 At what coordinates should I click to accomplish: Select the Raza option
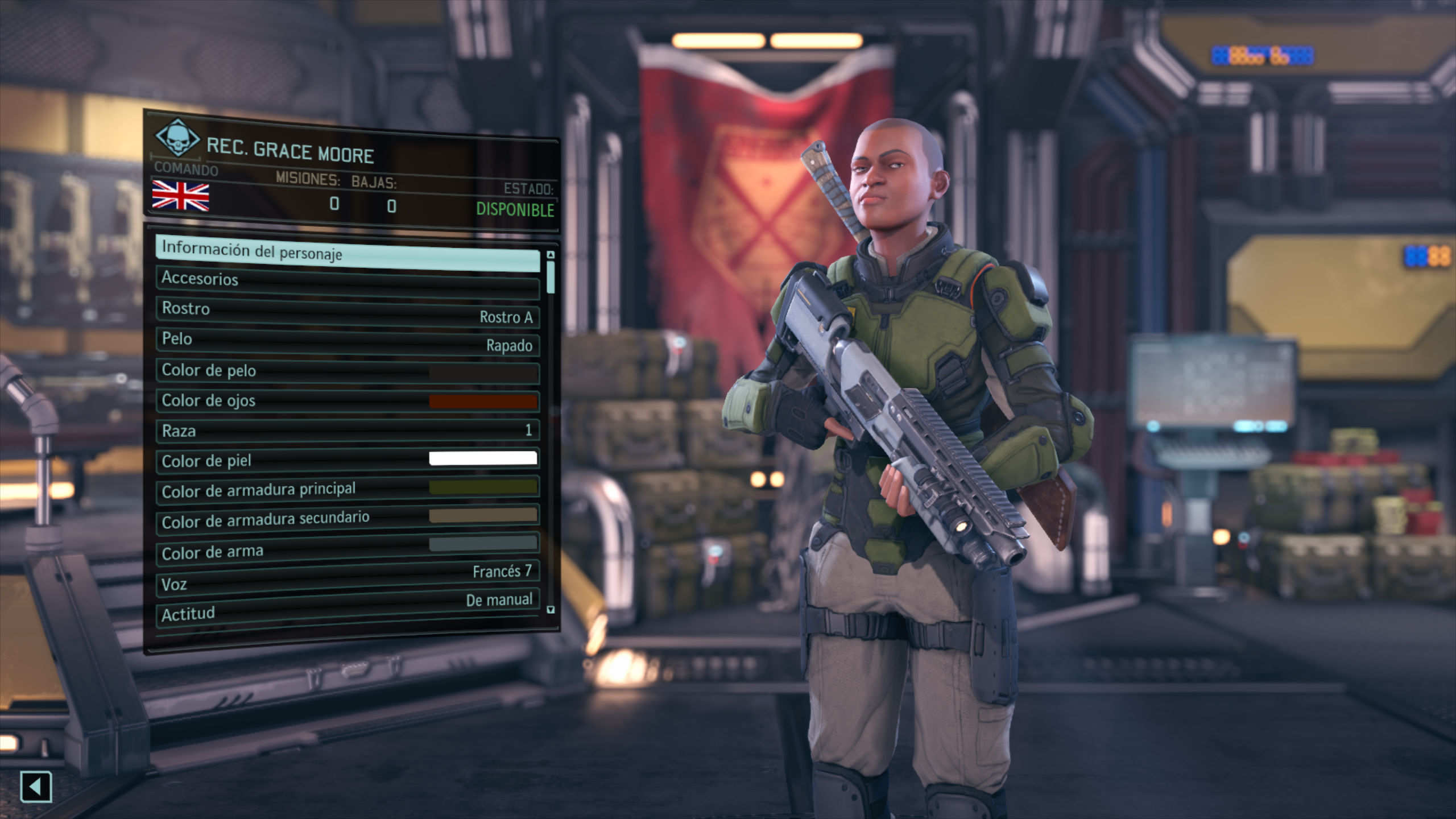point(347,431)
